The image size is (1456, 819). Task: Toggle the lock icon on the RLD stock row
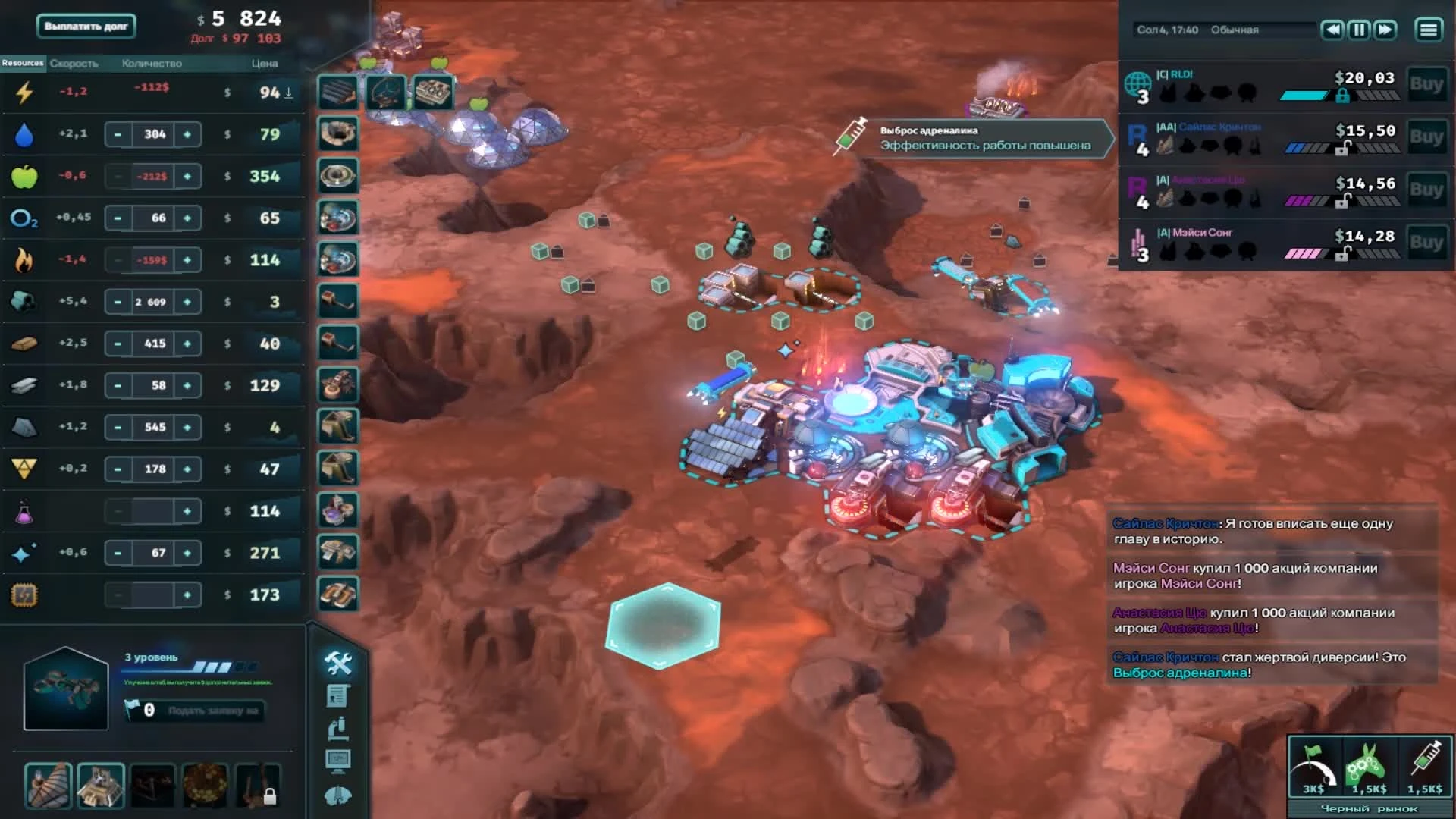point(1344,96)
